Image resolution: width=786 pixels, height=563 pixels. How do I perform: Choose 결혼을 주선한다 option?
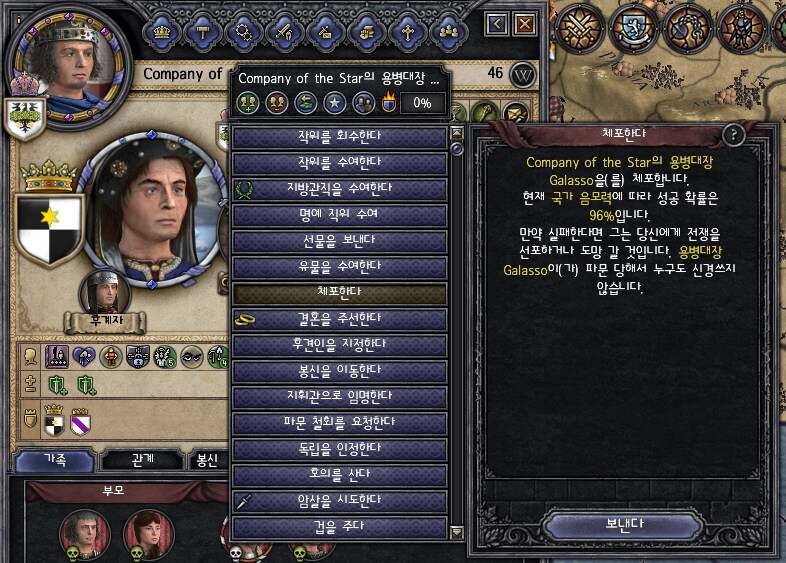coord(340,319)
